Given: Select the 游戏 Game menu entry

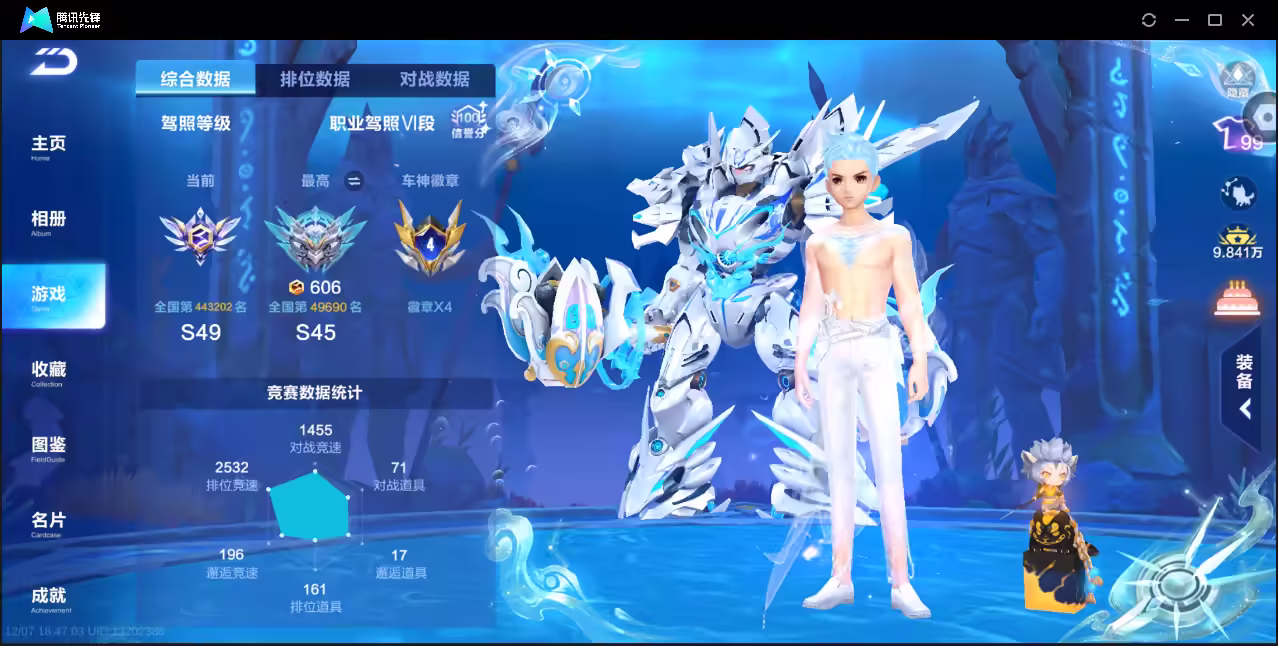Looking at the screenshot, I should click(x=50, y=296).
